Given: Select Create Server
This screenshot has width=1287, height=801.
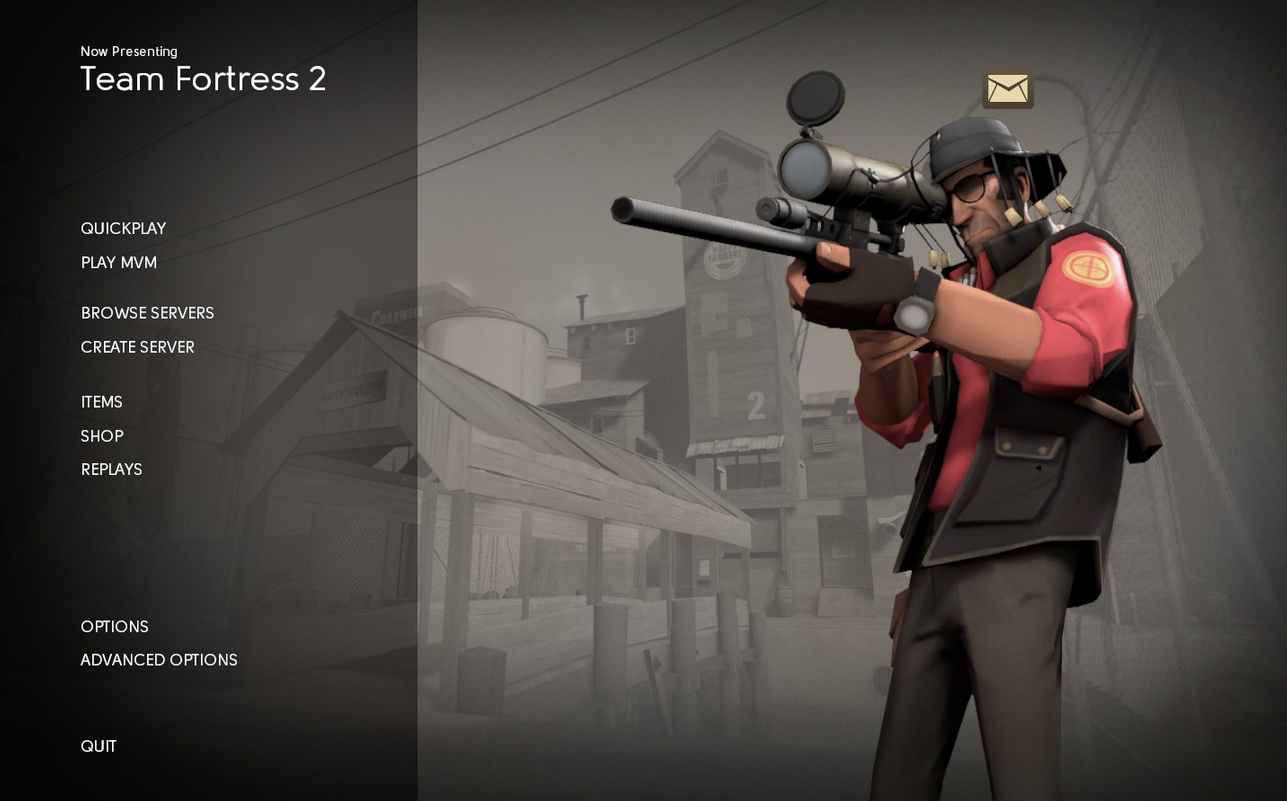Looking at the screenshot, I should coord(137,347).
